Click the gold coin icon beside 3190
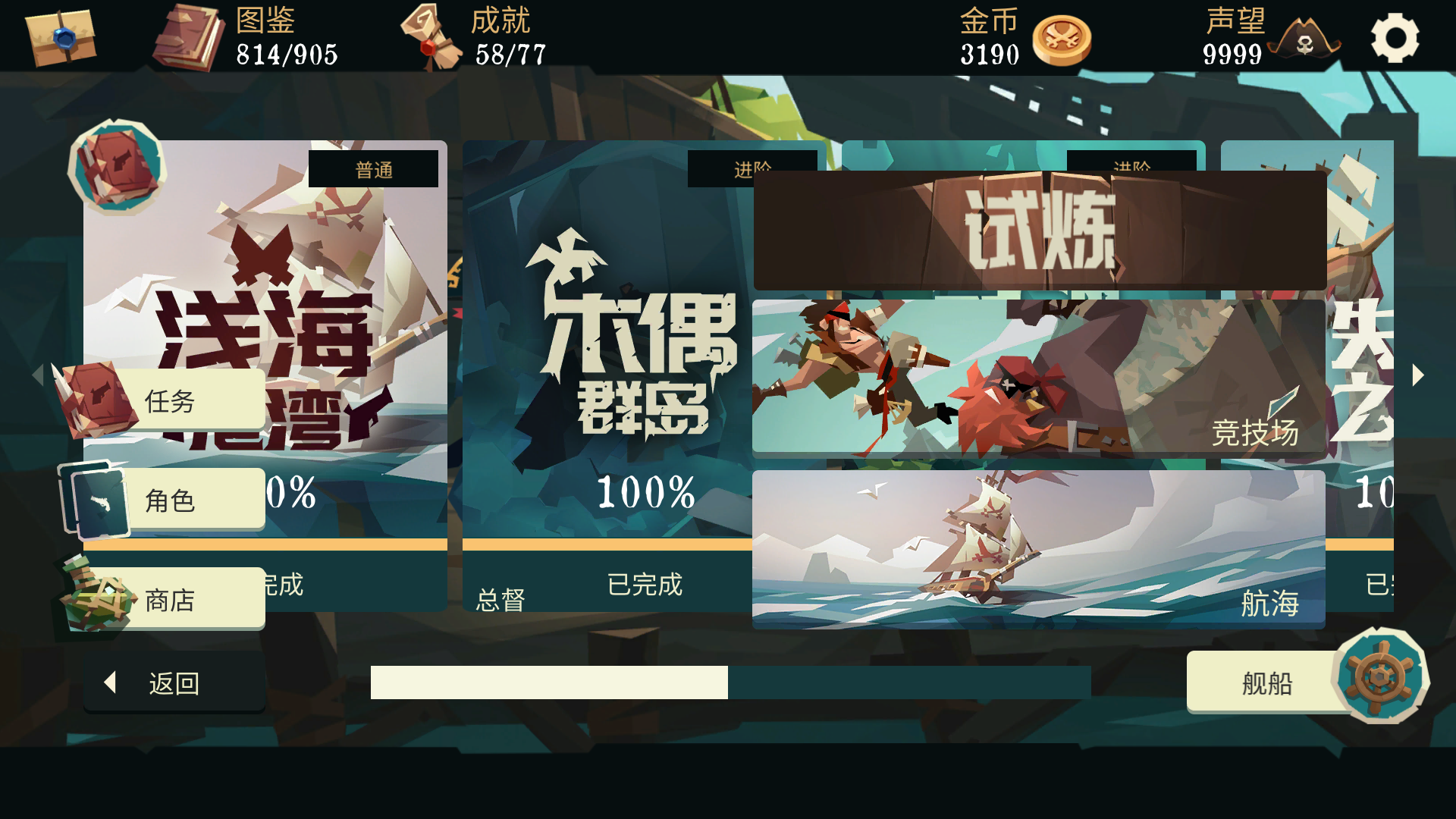This screenshot has width=1456, height=819. 1062,39
